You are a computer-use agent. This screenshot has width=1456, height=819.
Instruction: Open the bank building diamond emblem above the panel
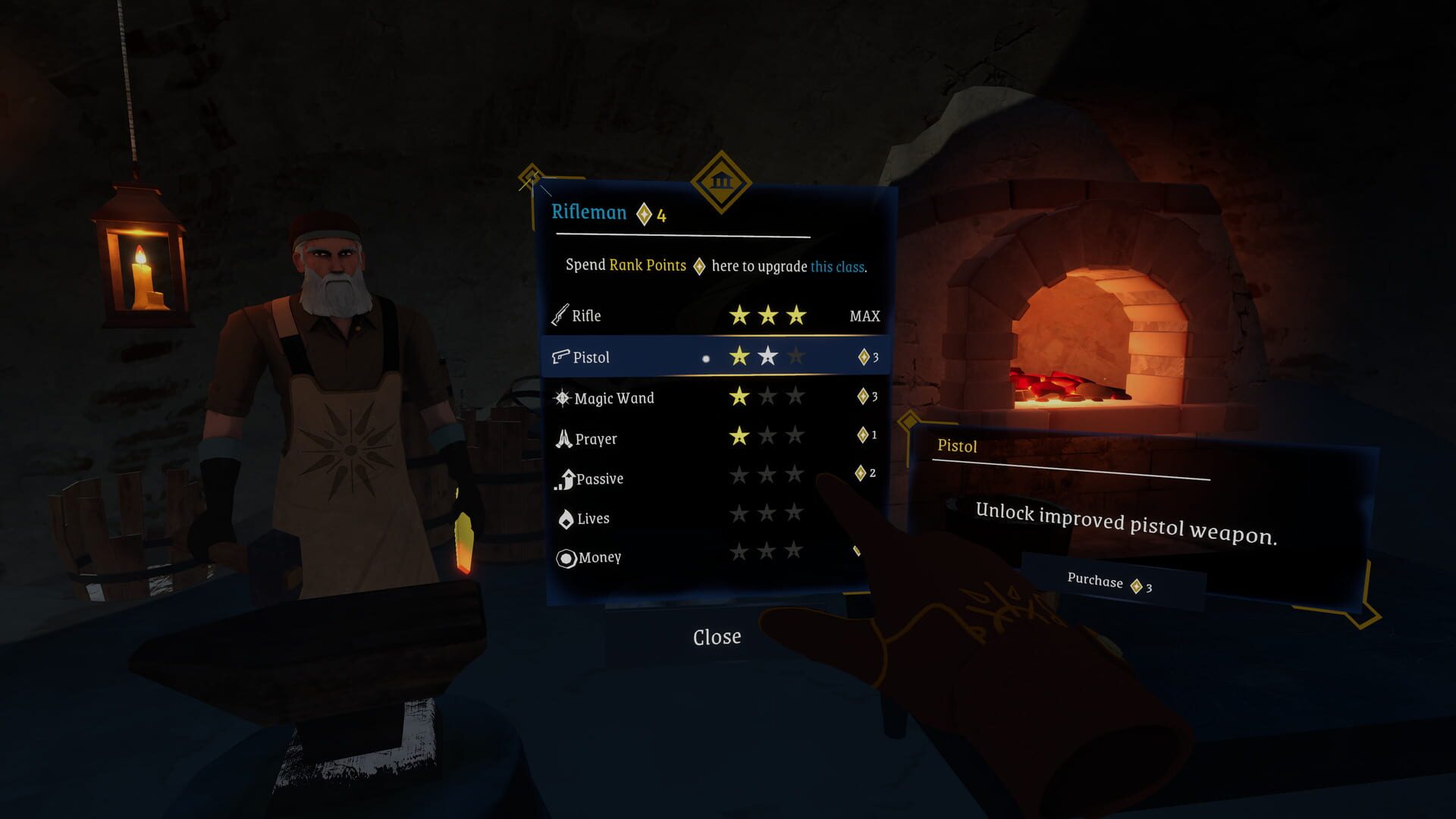click(x=722, y=182)
